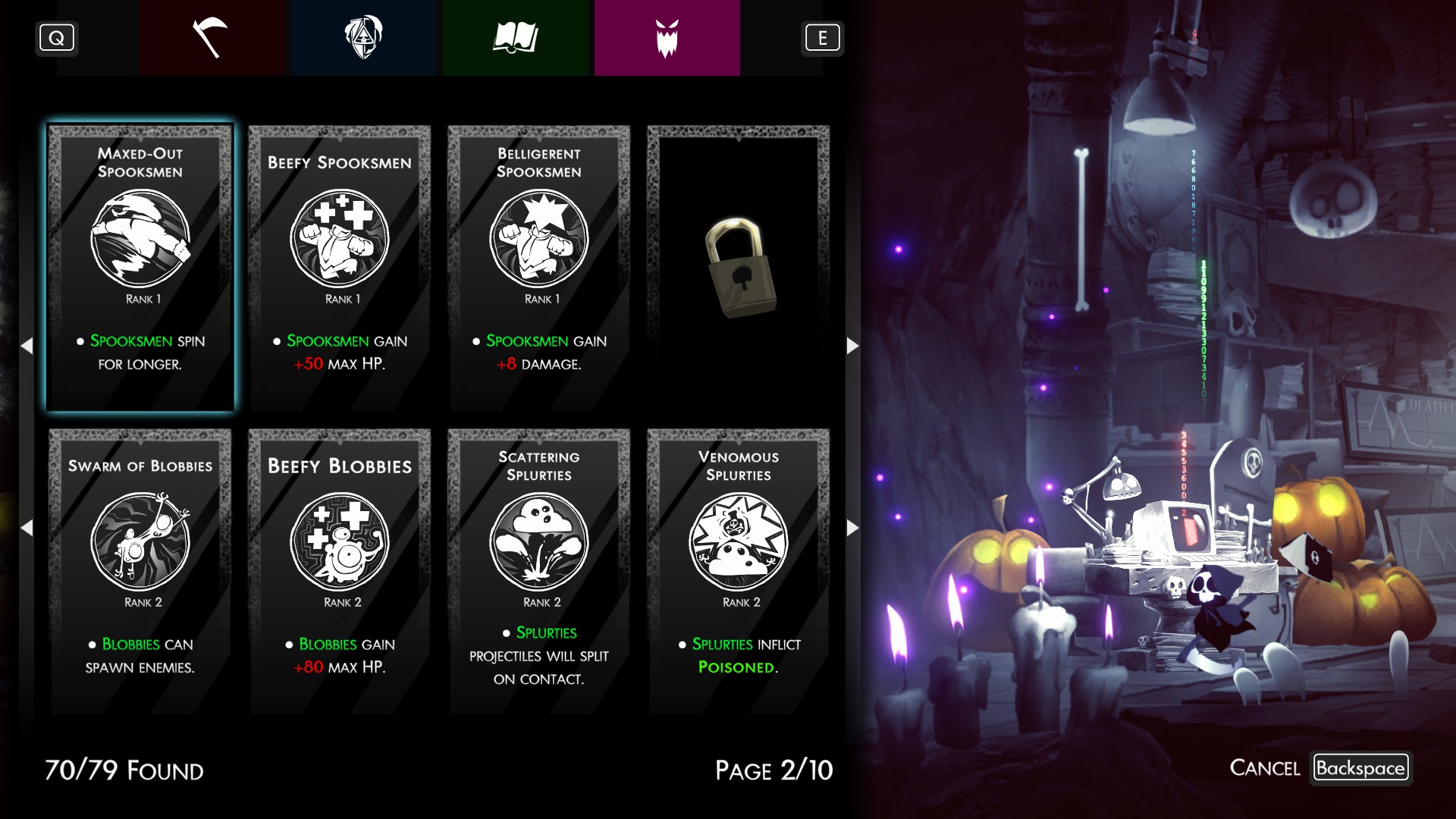Choose the Beefy Blobbies card
This screenshot has height=819, width=1456.
pyautogui.click(x=340, y=571)
